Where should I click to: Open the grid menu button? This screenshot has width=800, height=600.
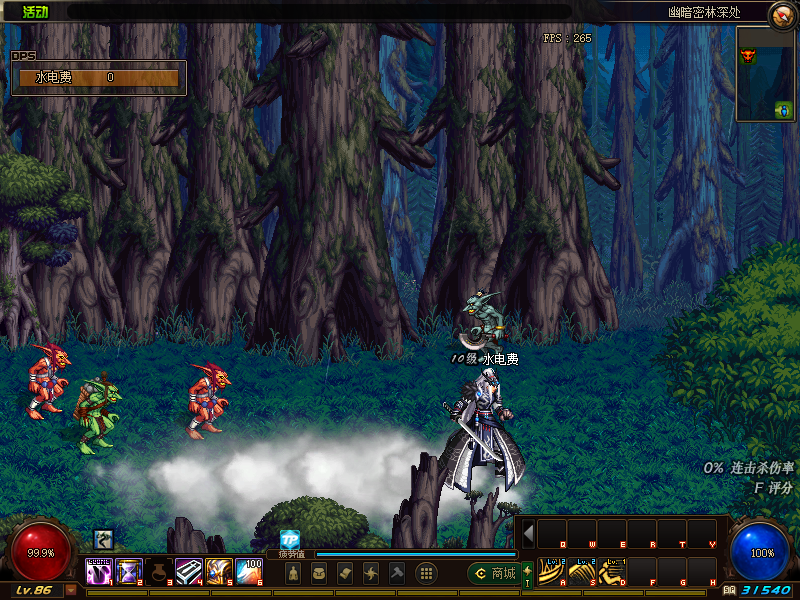click(425, 573)
